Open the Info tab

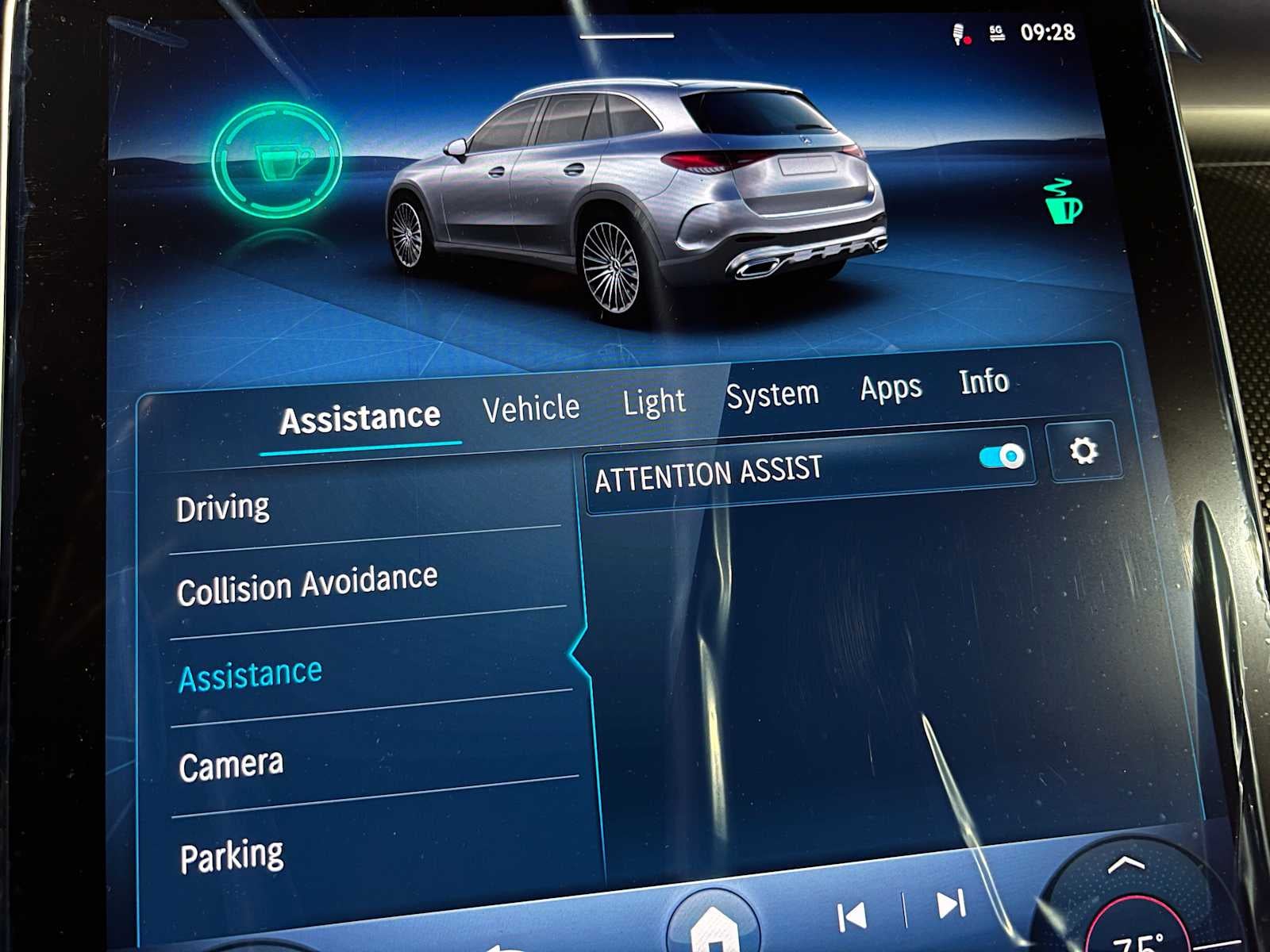[983, 382]
